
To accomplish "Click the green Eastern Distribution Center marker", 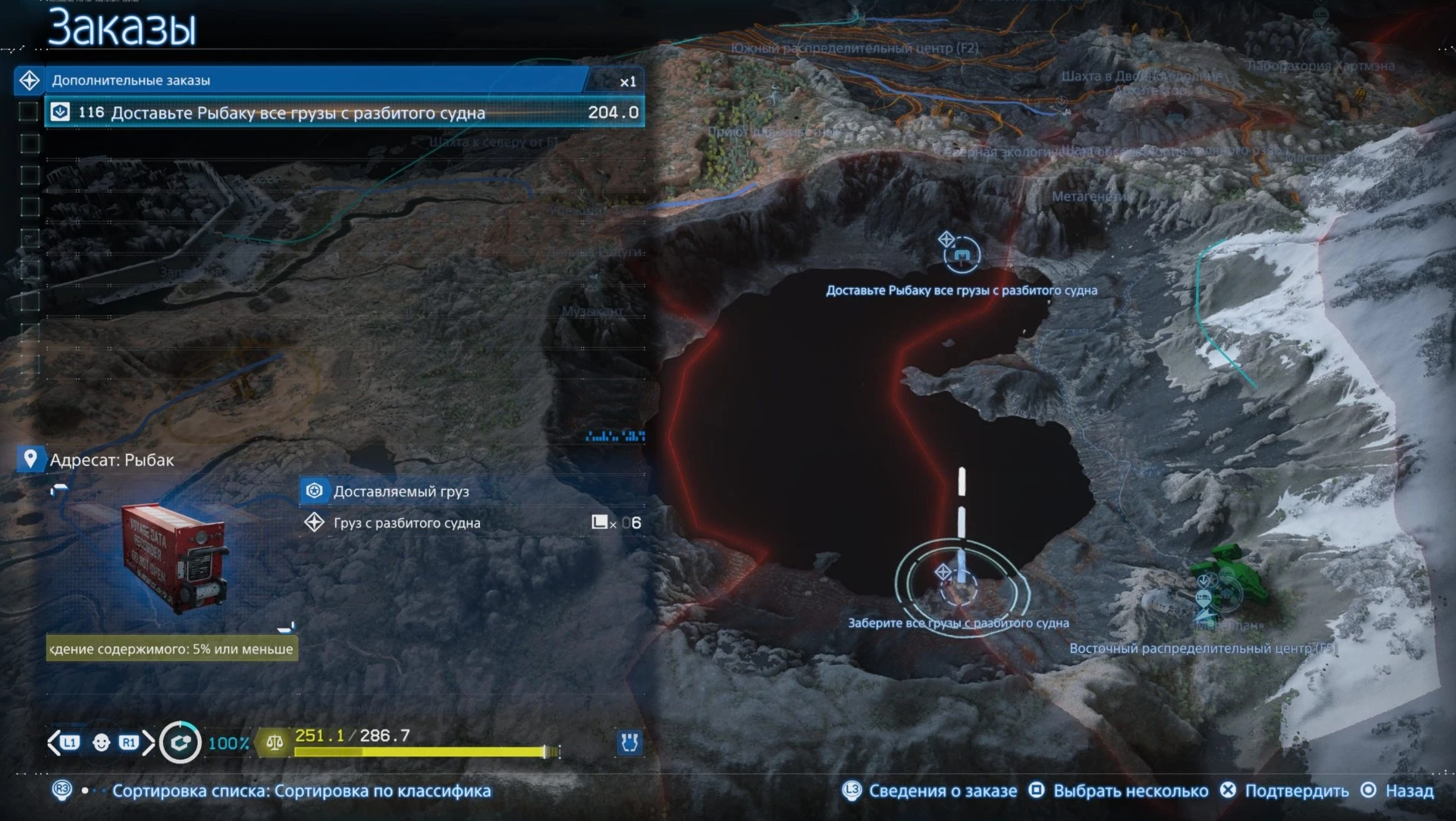I will point(1222,581).
